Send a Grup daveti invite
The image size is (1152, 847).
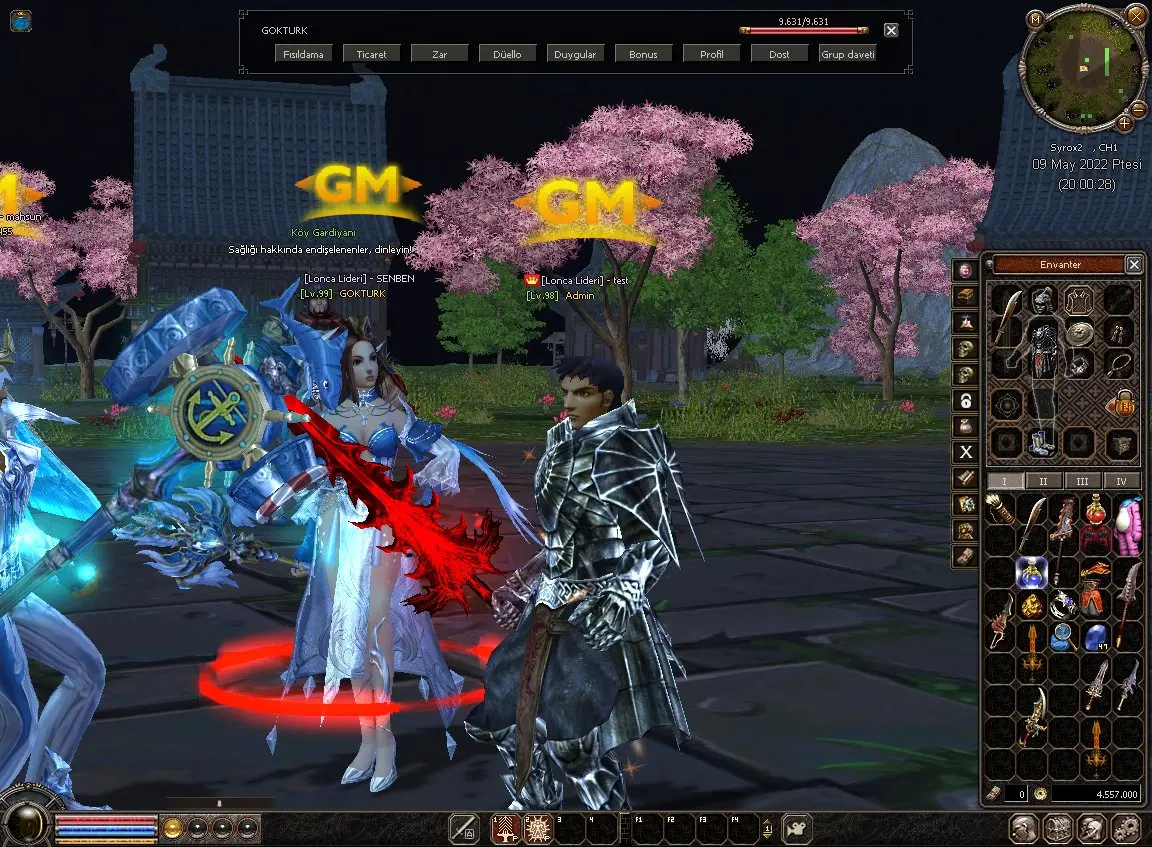(x=847, y=54)
